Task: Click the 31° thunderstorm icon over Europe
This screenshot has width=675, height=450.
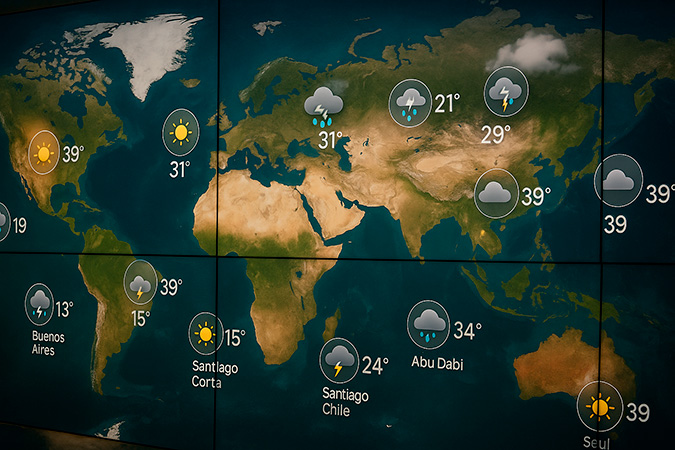Action: (x=324, y=104)
